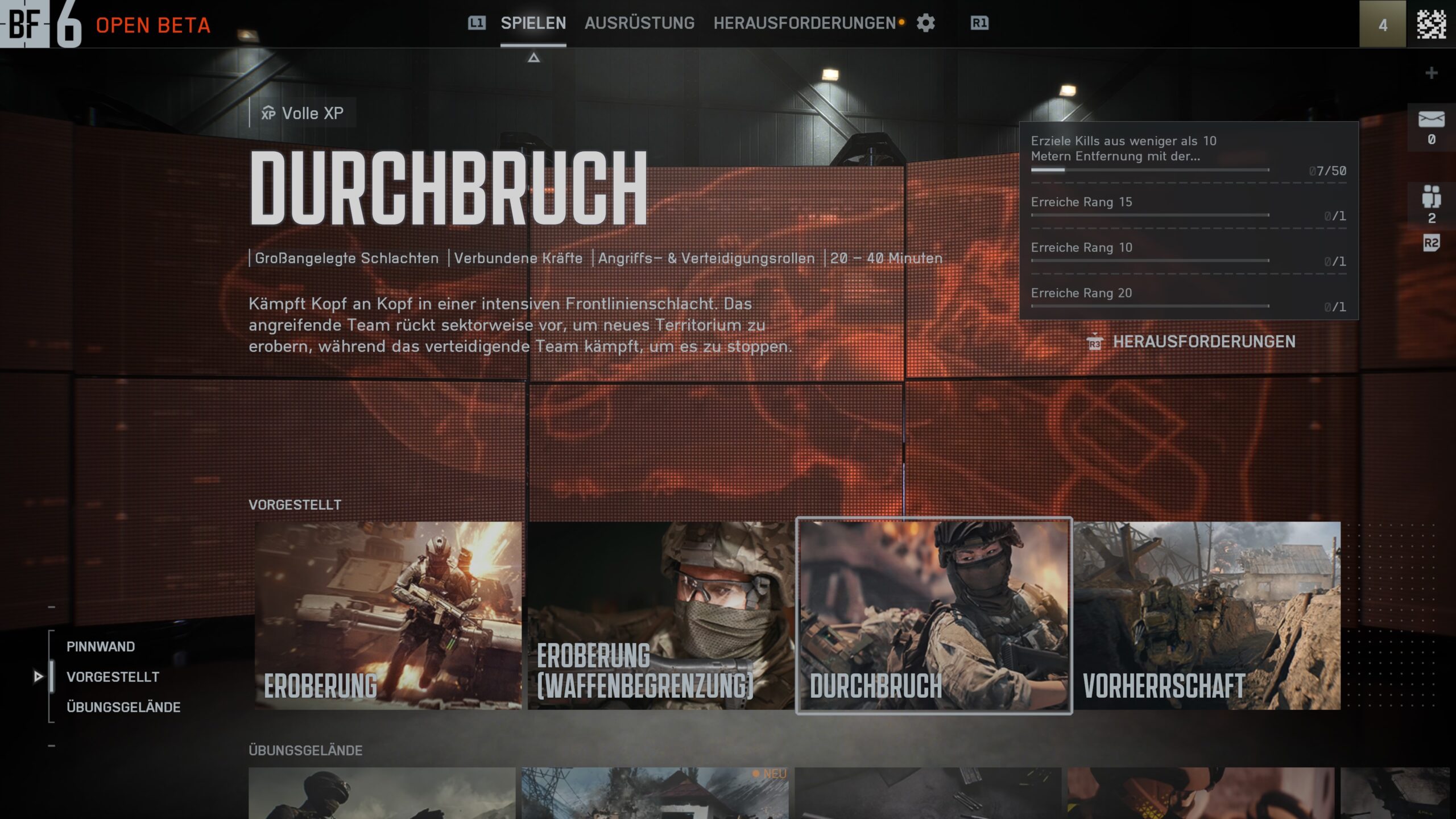Open the Übungsgelände tile marked NEU

click(655, 793)
